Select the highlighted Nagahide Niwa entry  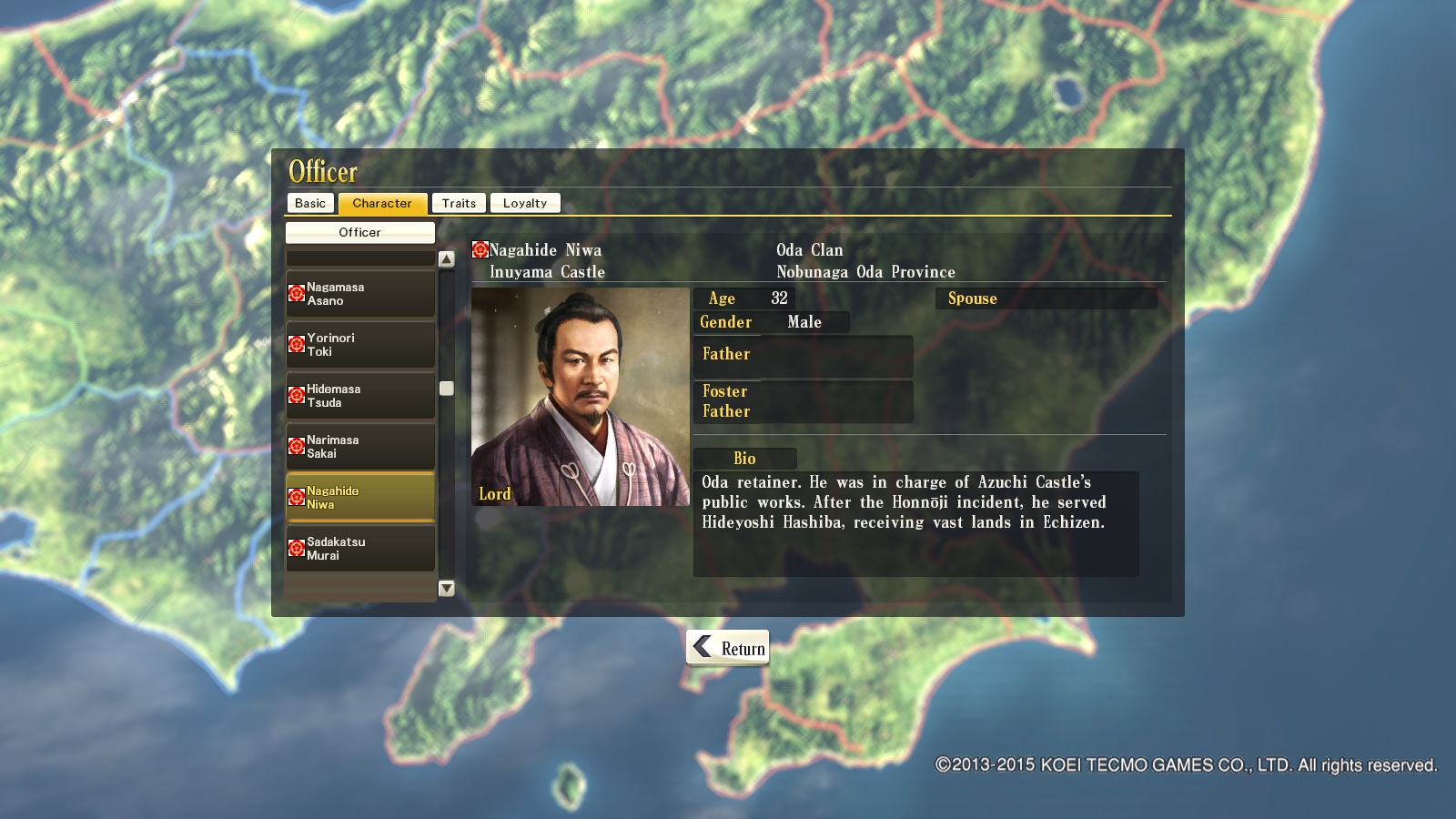(360, 497)
